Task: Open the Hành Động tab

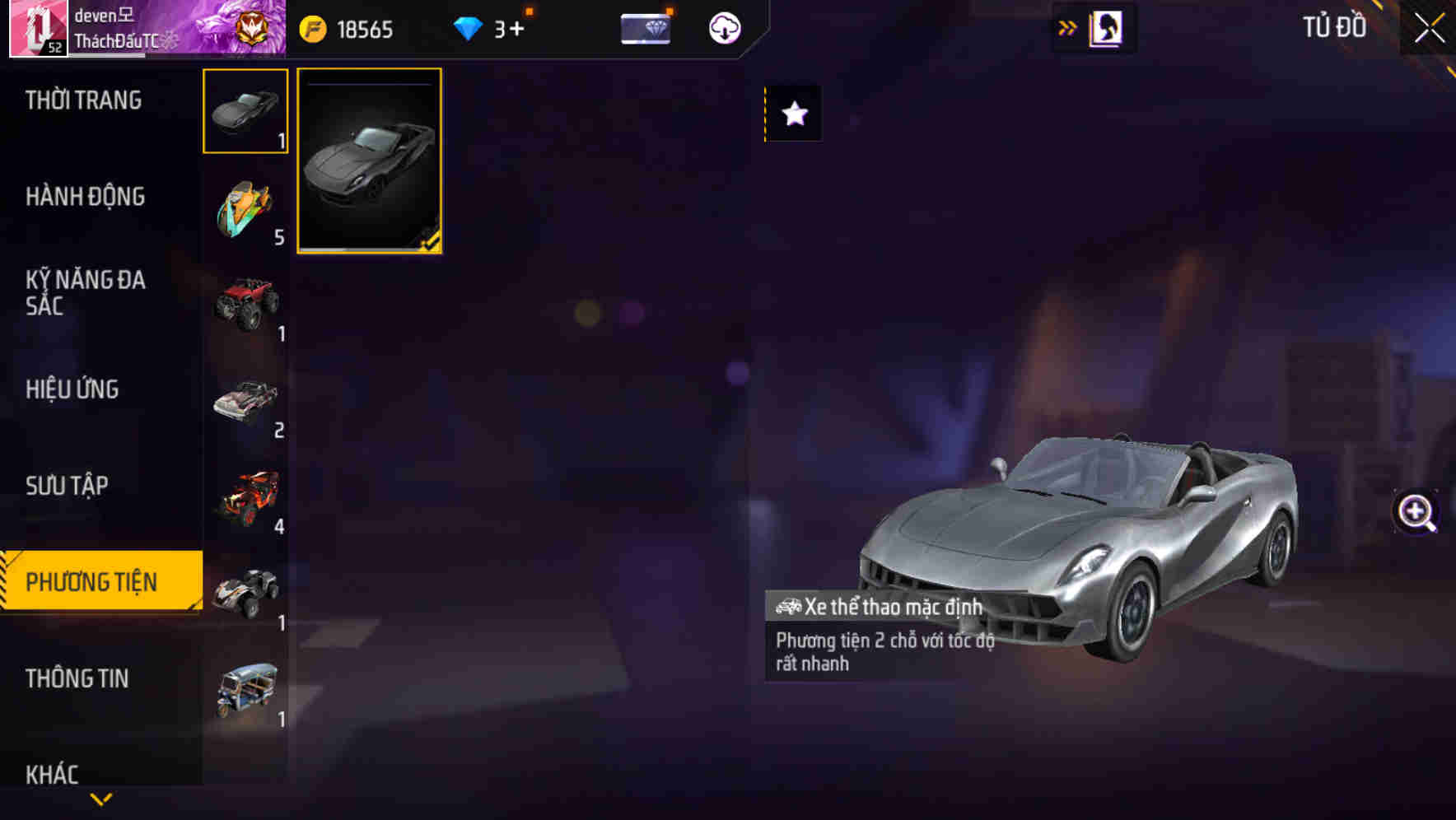Action: pos(83,197)
